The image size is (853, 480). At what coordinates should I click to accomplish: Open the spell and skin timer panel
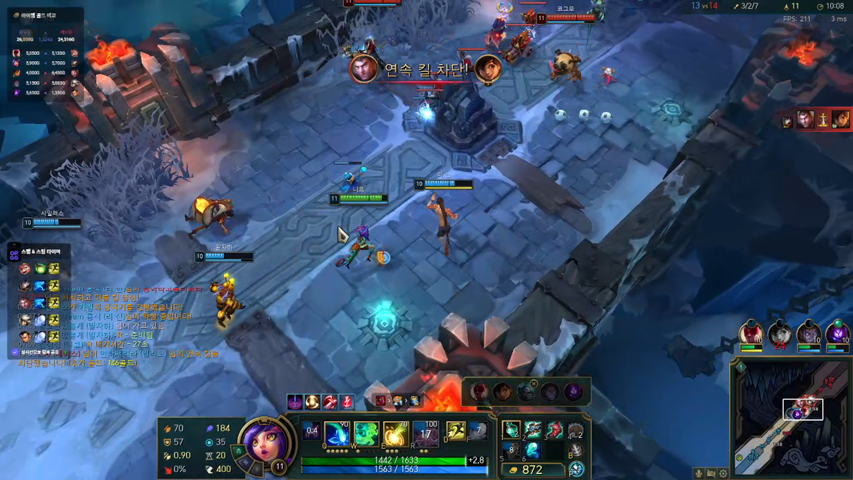pyautogui.click(x=40, y=251)
